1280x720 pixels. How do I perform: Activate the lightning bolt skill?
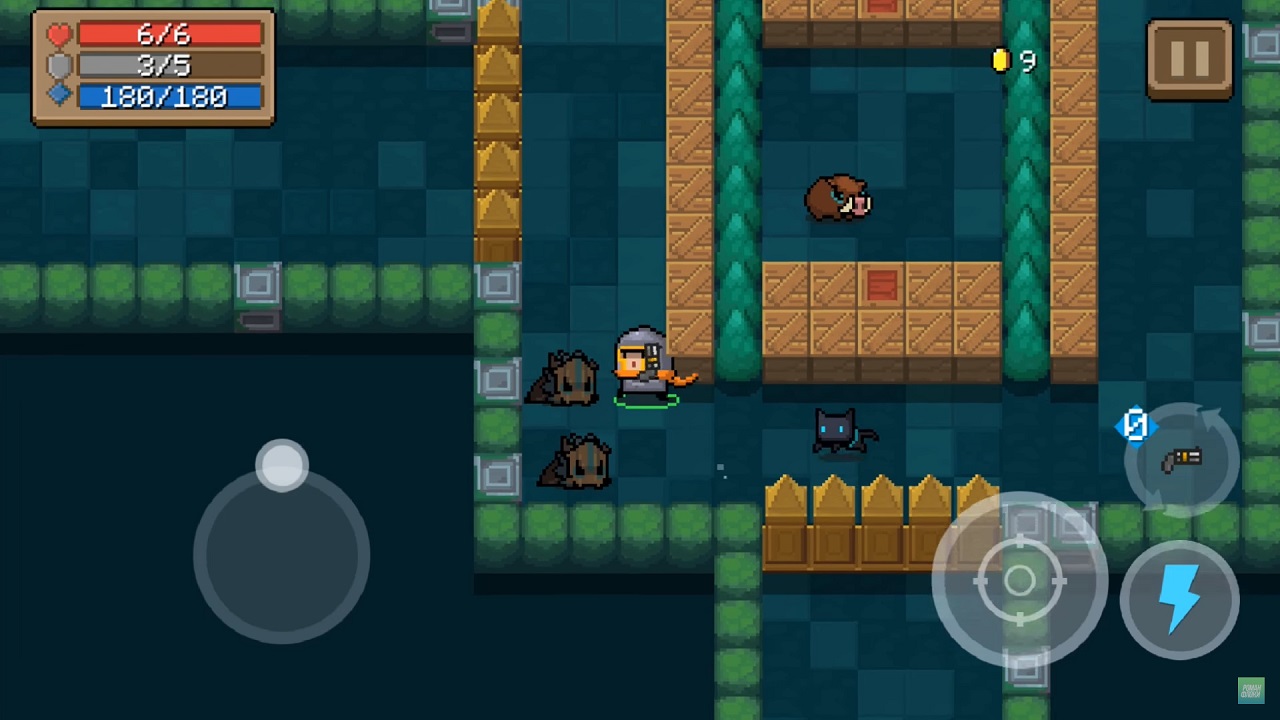1180,598
